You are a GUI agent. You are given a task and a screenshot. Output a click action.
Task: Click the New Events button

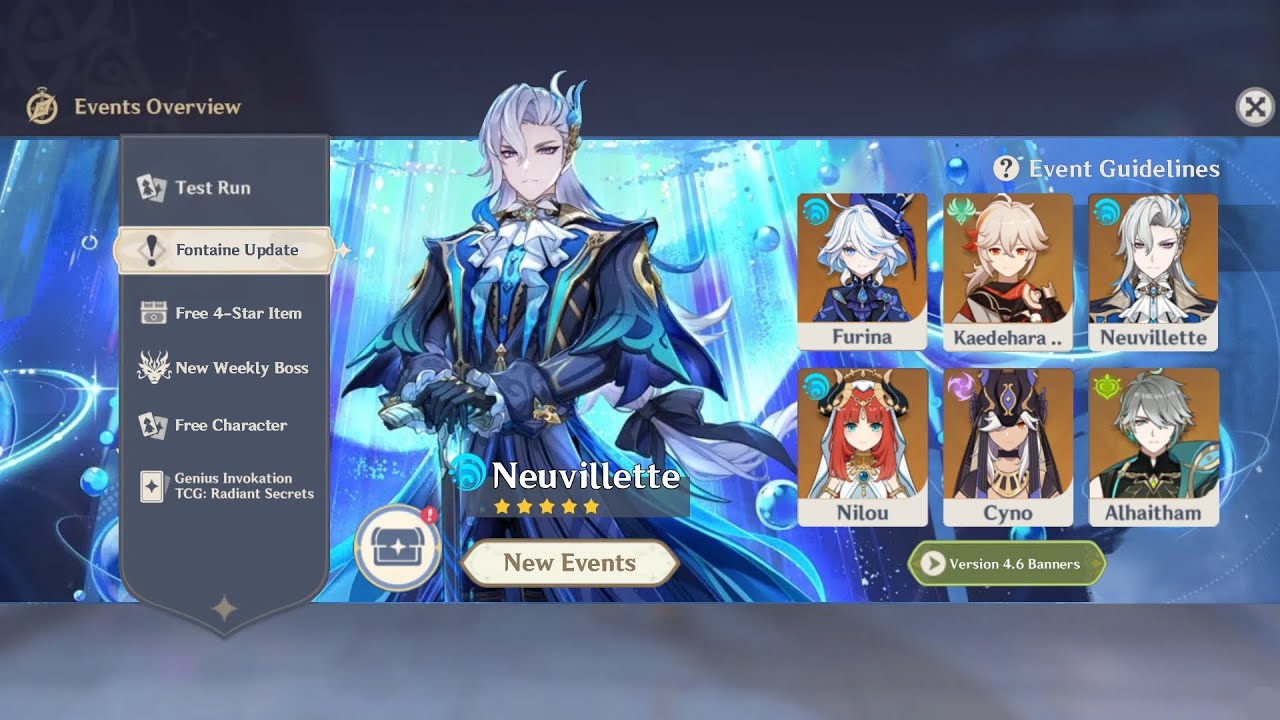(570, 563)
